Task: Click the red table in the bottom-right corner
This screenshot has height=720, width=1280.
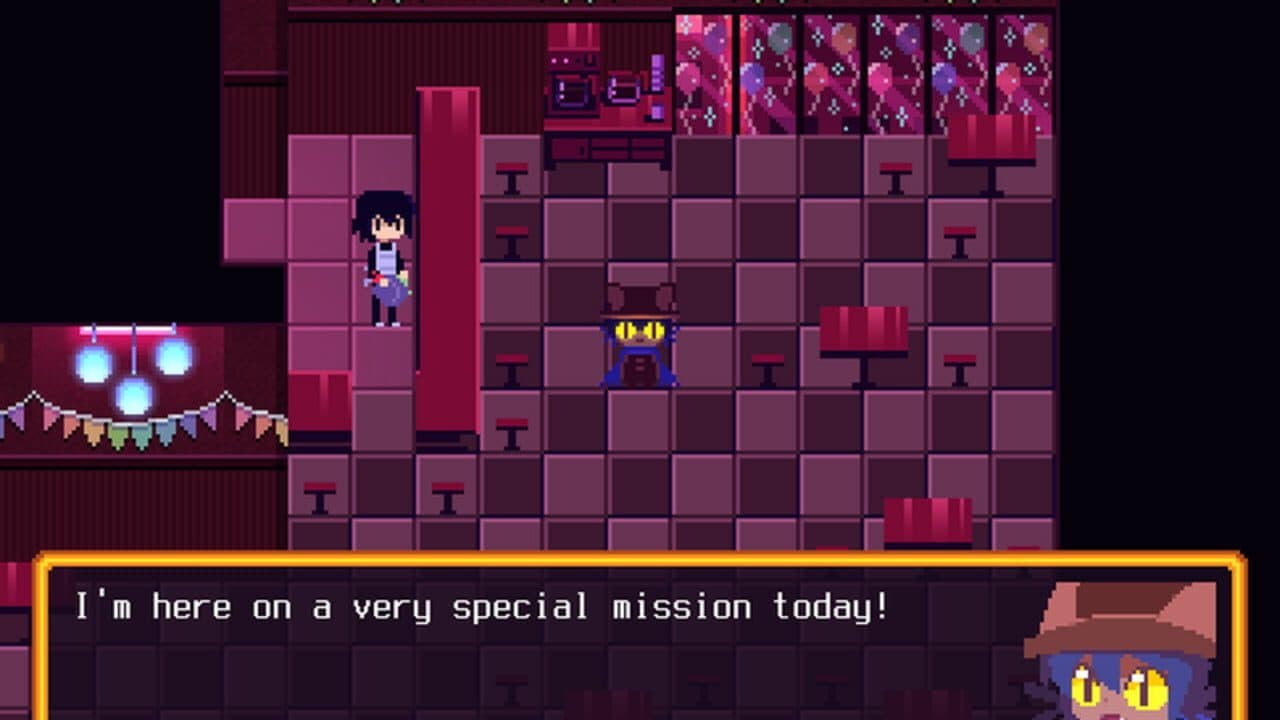Action: click(929, 521)
